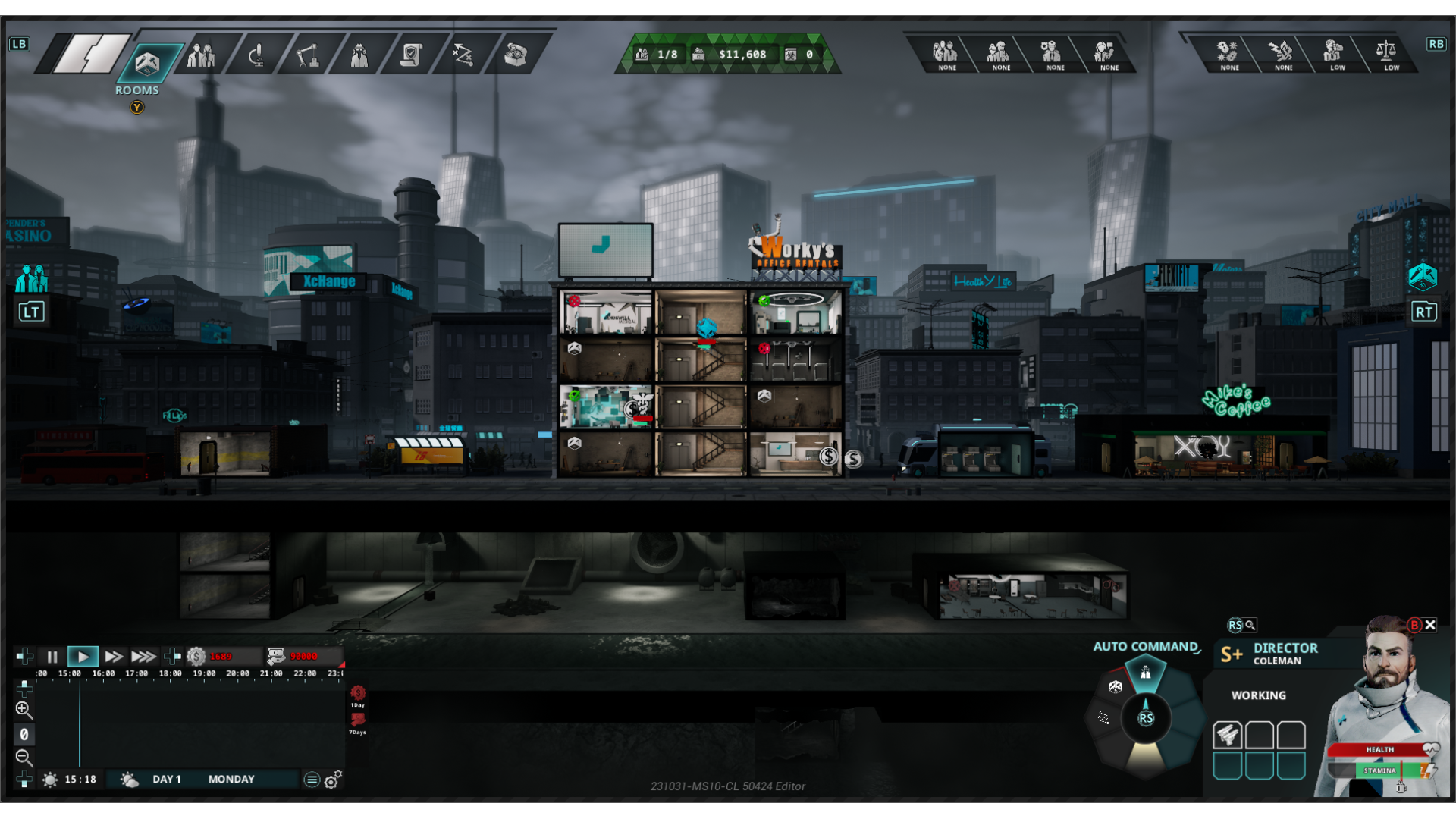Set triple fast-forward speed
Viewport: 1456px width, 819px height.
(143, 657)
